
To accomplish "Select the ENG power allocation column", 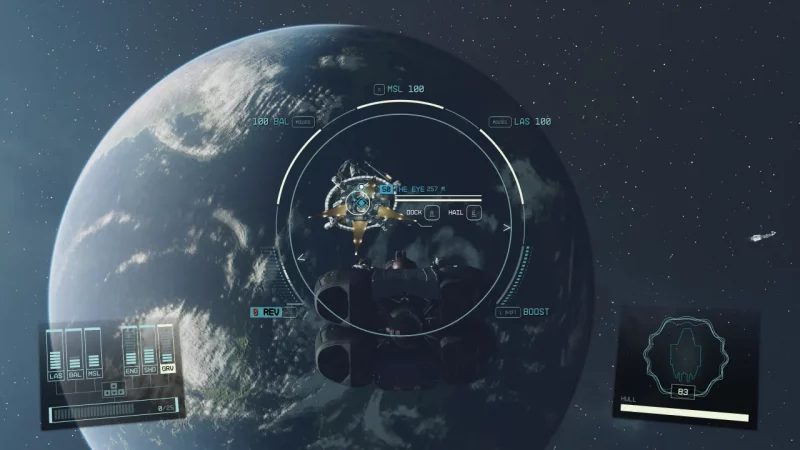I will coord(131,353).
